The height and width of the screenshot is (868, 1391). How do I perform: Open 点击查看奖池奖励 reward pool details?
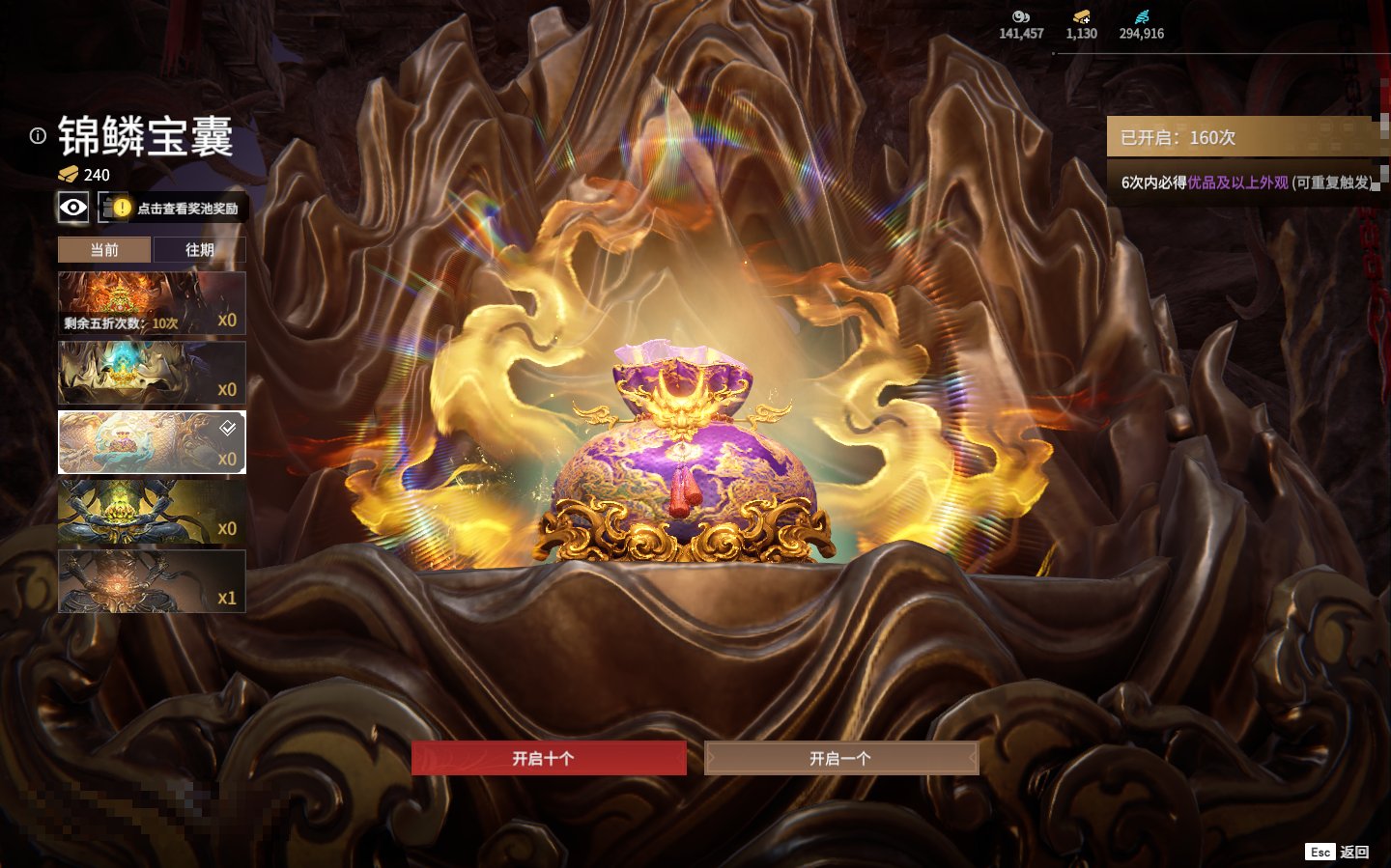[x=175, y=208]
